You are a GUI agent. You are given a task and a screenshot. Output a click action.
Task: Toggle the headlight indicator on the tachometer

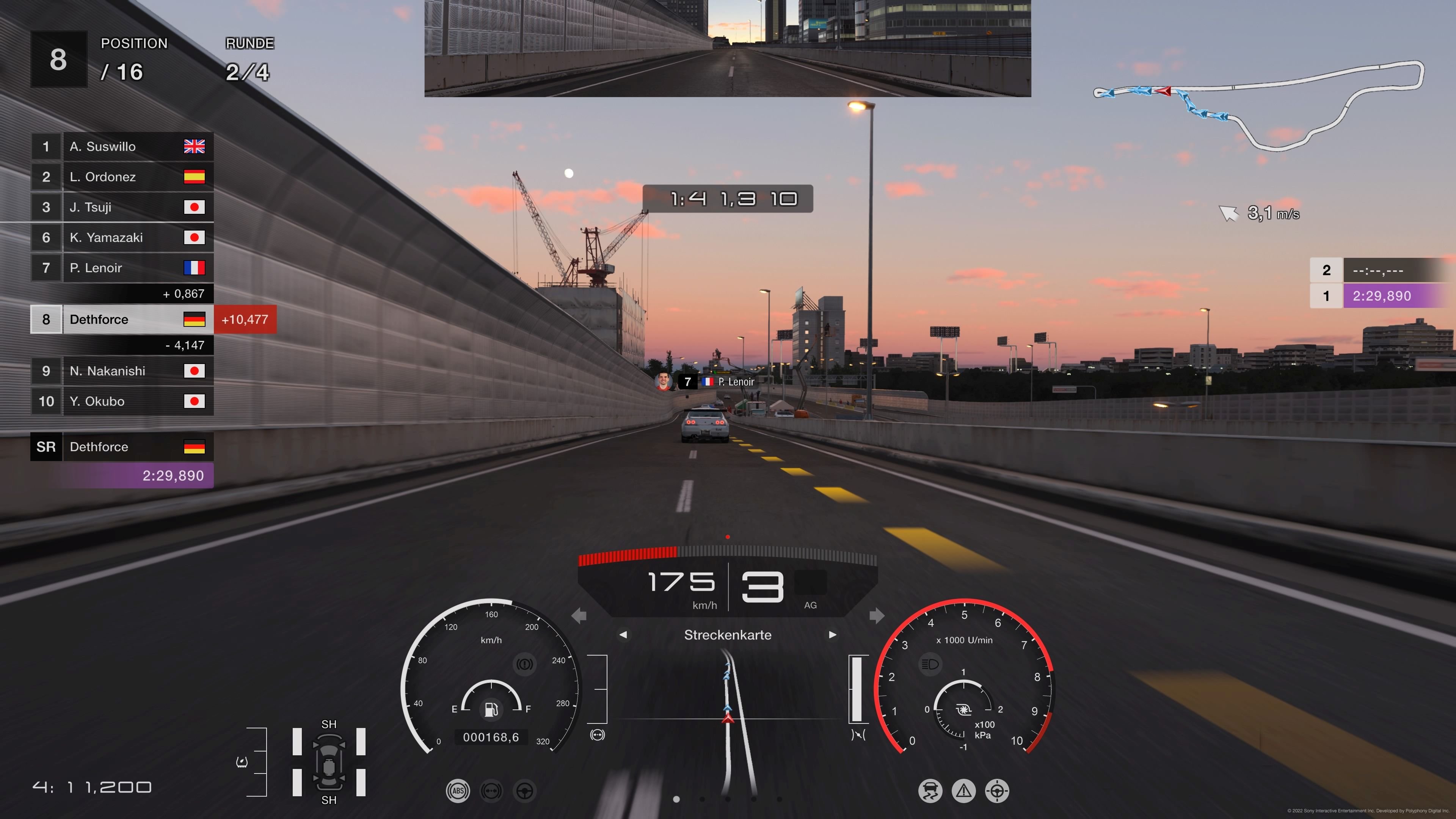click(x=930, y=664)
